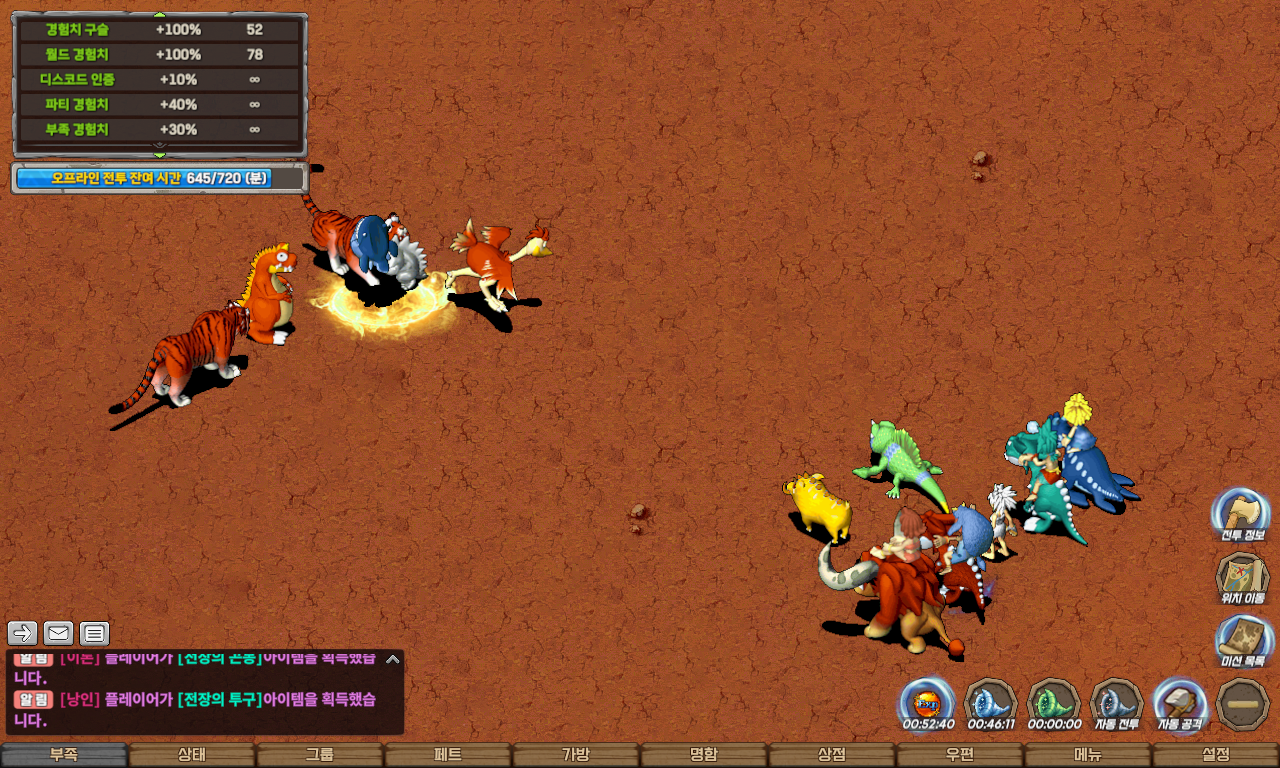Viewport: 1280px width, 768px height.
Task: Expand the chat log with up arrow
Action: coord(393,659)
